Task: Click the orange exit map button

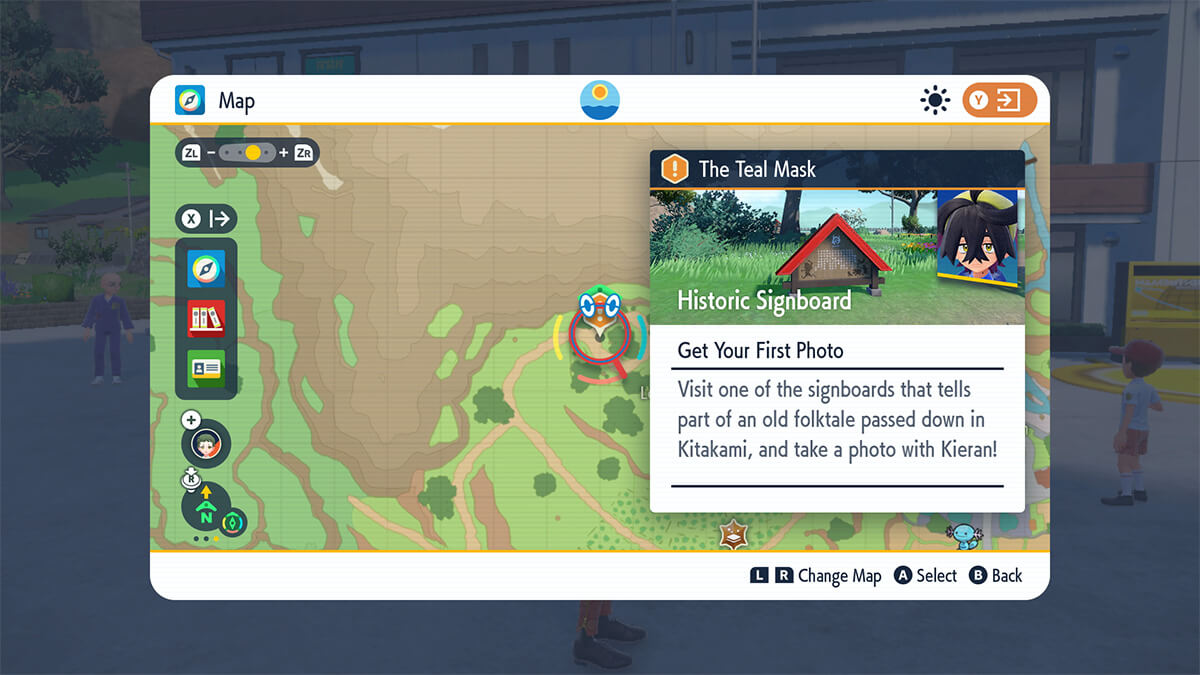Action: tap(999, 100)
